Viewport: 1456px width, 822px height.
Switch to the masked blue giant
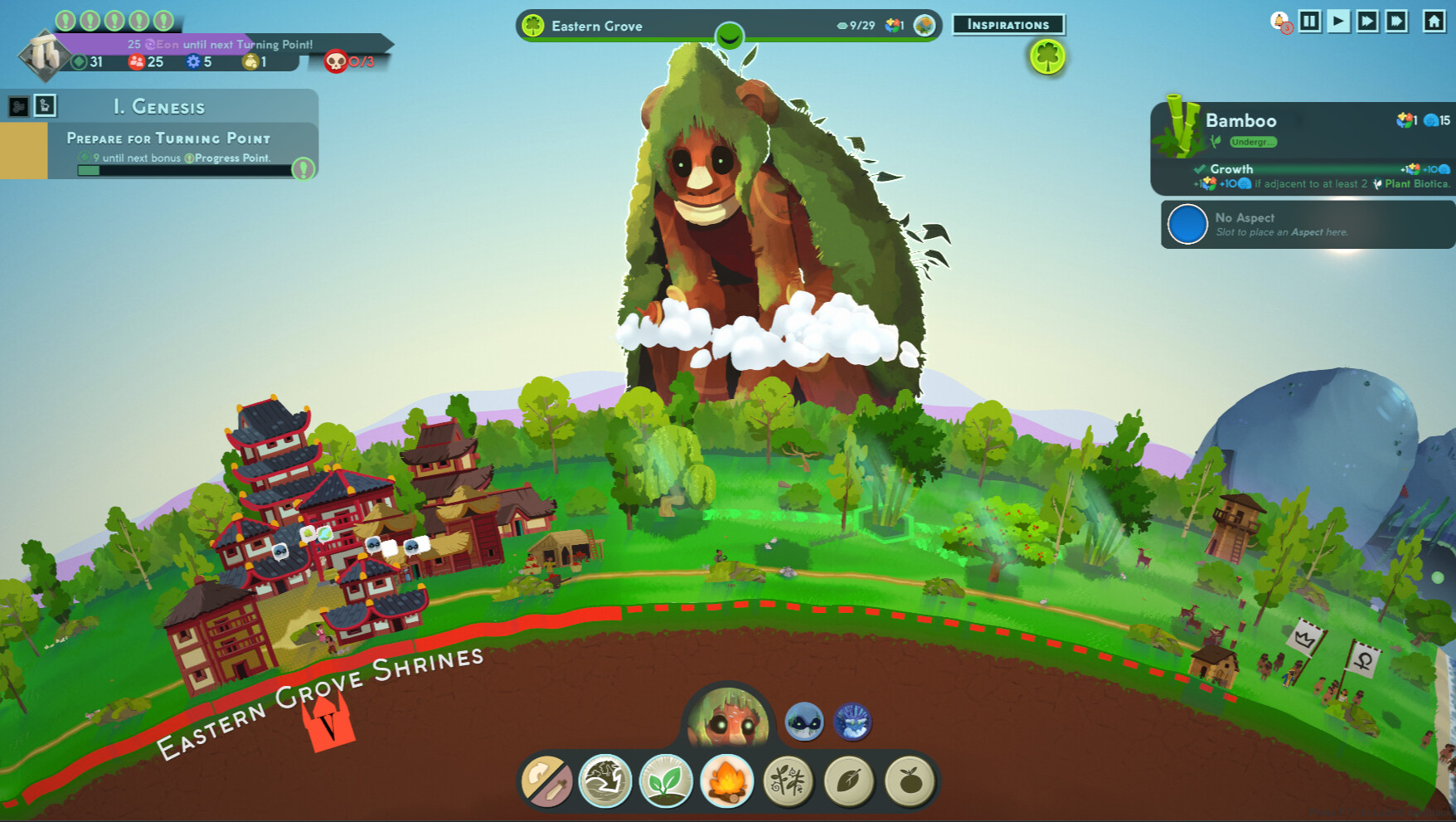point(803,722)
